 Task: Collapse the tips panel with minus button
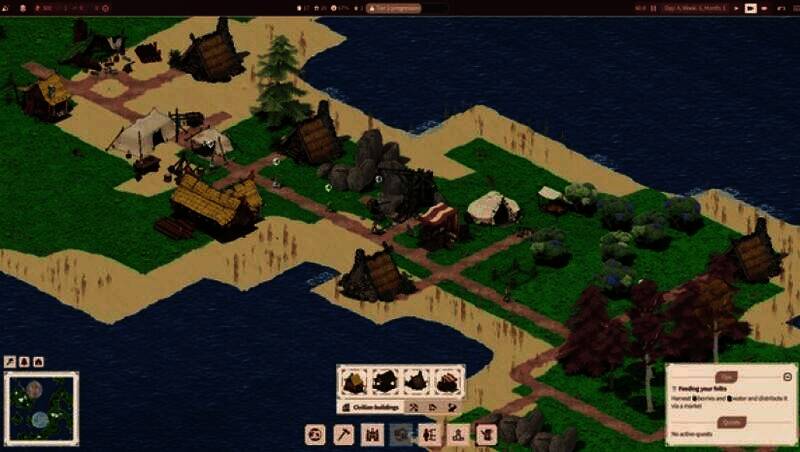click(x=788, y=376)
